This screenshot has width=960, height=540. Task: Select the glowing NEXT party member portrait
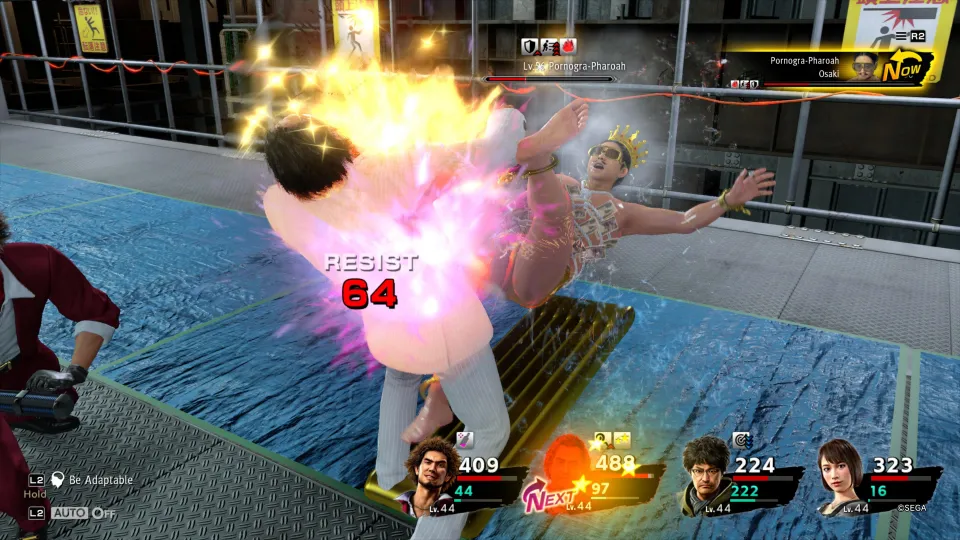point(566,470)
